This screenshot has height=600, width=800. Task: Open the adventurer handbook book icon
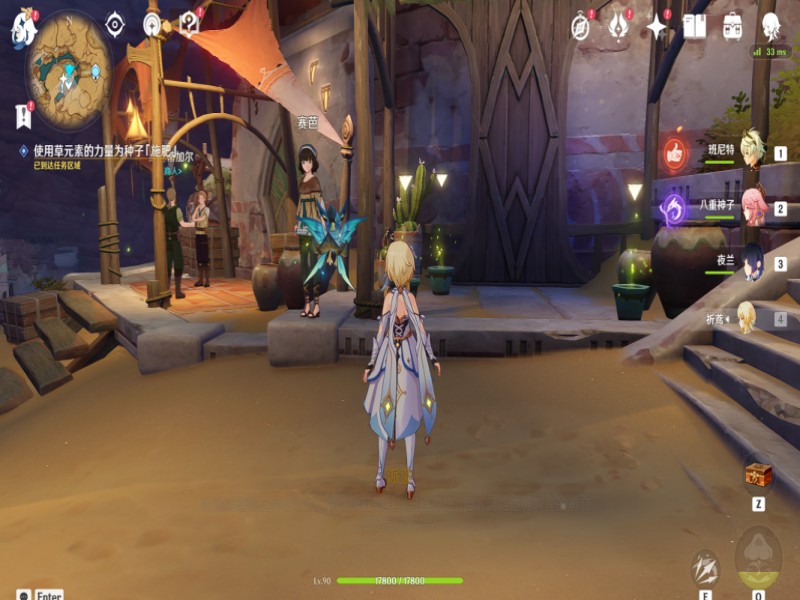695,26
